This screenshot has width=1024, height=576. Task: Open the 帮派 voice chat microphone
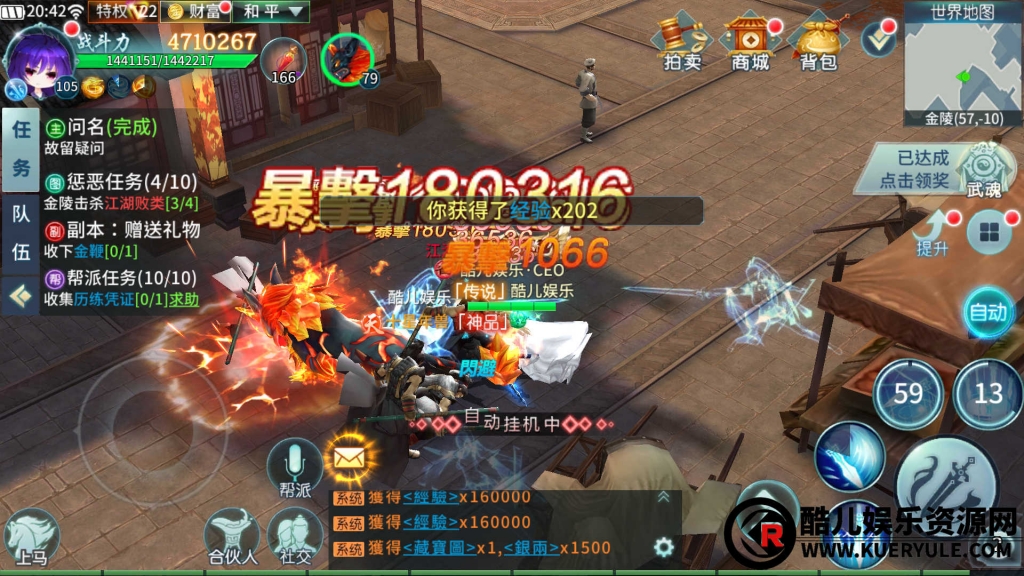point(294,466)
